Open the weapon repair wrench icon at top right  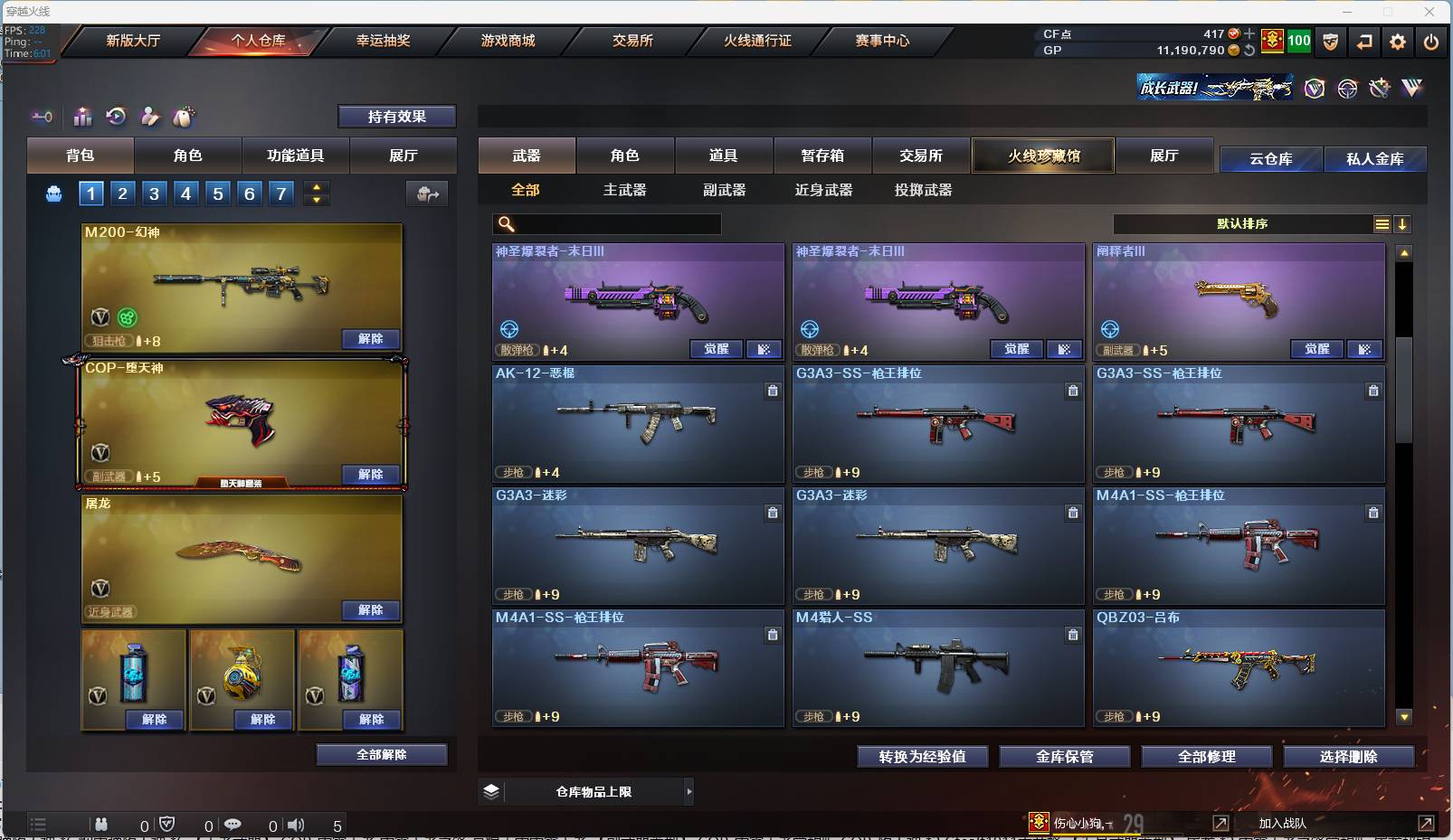point(1379,88)
